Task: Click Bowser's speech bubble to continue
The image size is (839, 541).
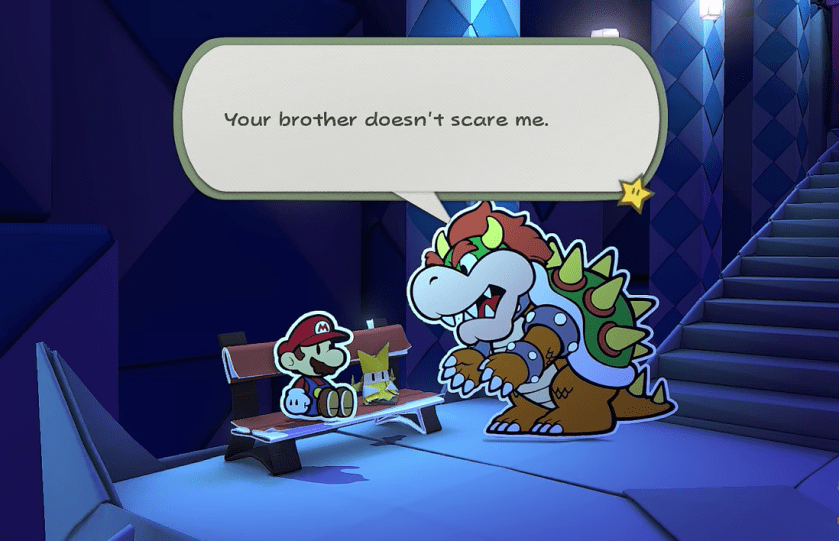Action: coord(420,118)
